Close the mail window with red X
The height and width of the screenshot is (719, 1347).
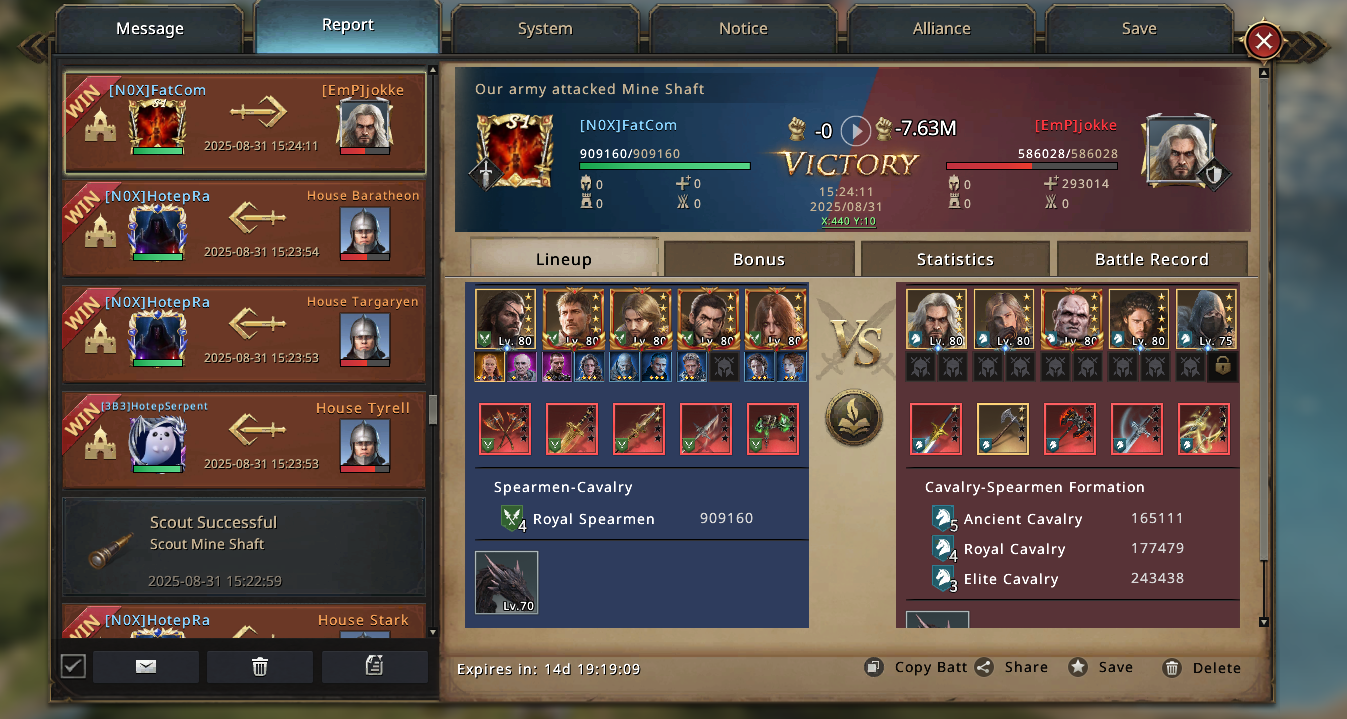coord(1264,41)
